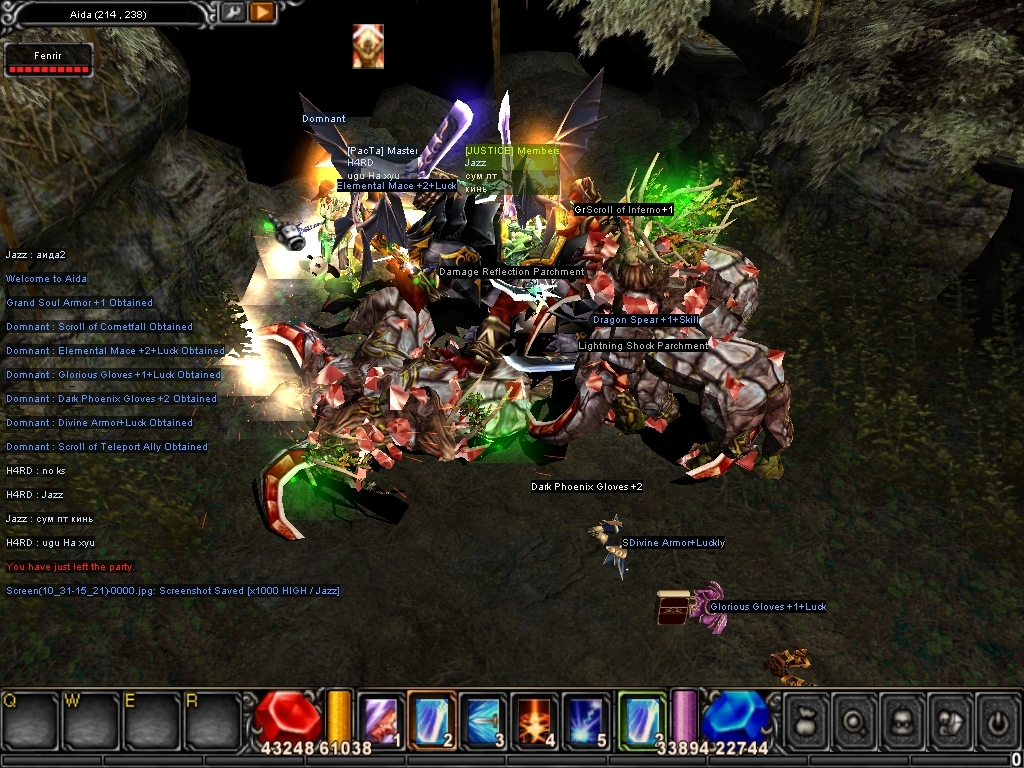Click the orange play arrow button
Screen dimensions: 1024x768
262,13
